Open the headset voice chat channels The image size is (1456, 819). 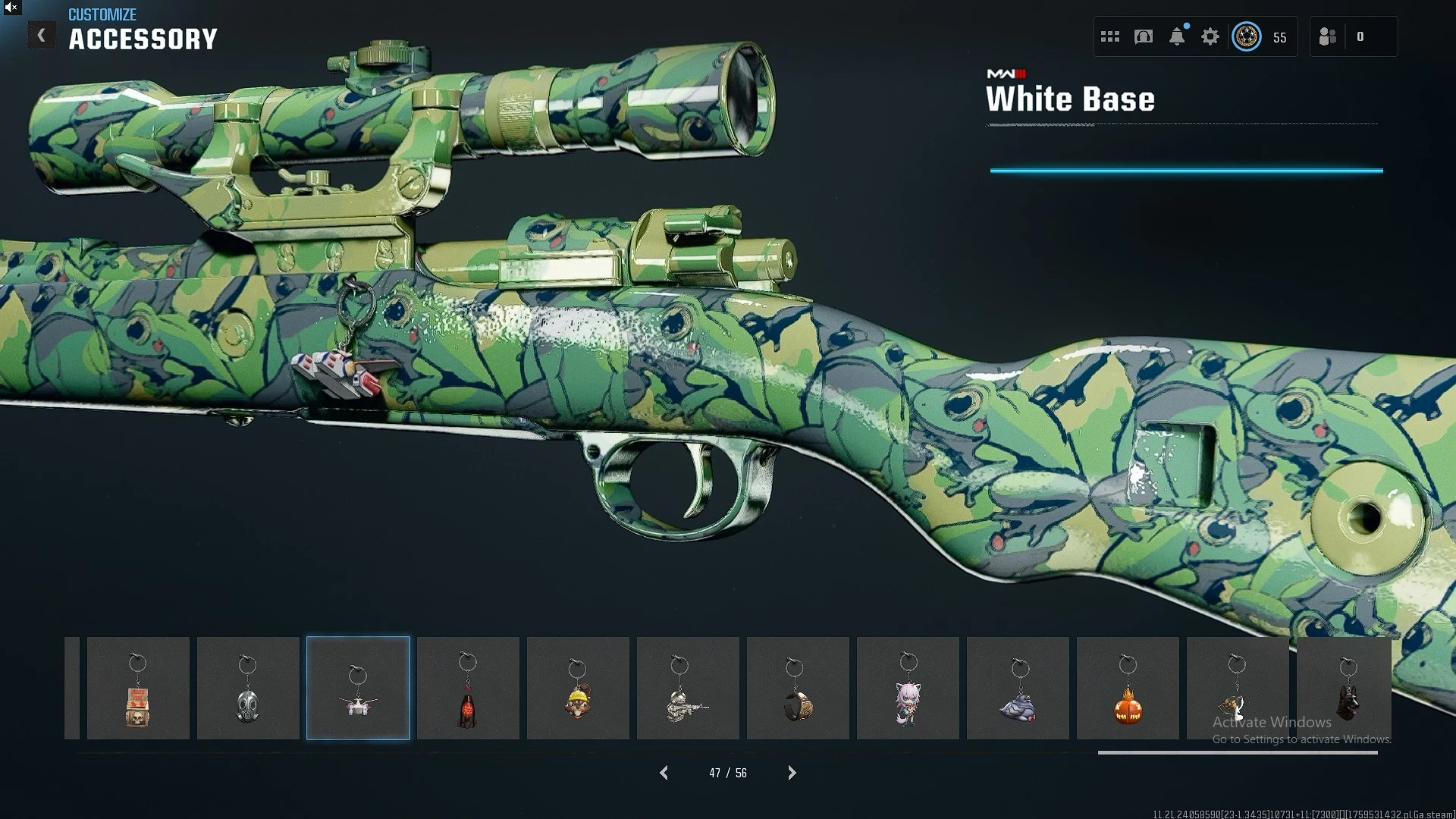click(1144, 36)
